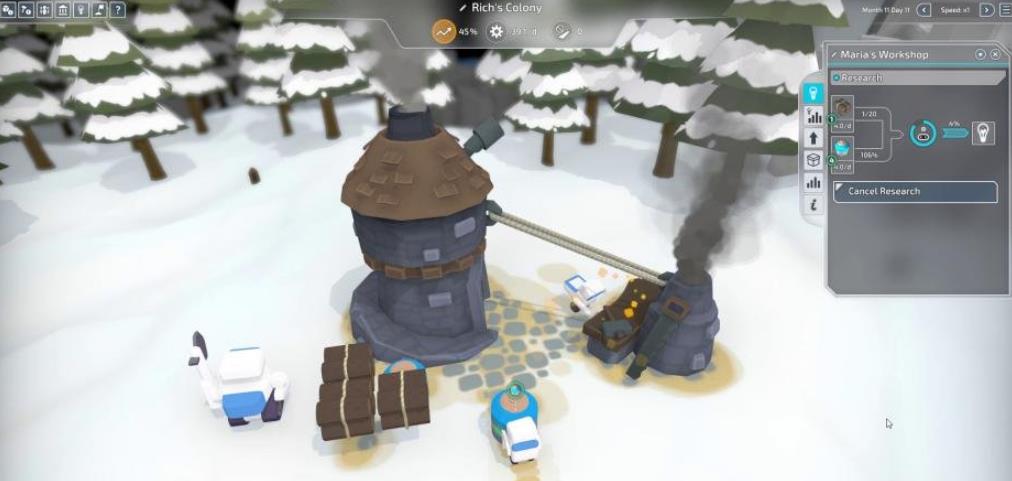
Task: Open the hamburger main menu
Action: [x=1004, y=10]
